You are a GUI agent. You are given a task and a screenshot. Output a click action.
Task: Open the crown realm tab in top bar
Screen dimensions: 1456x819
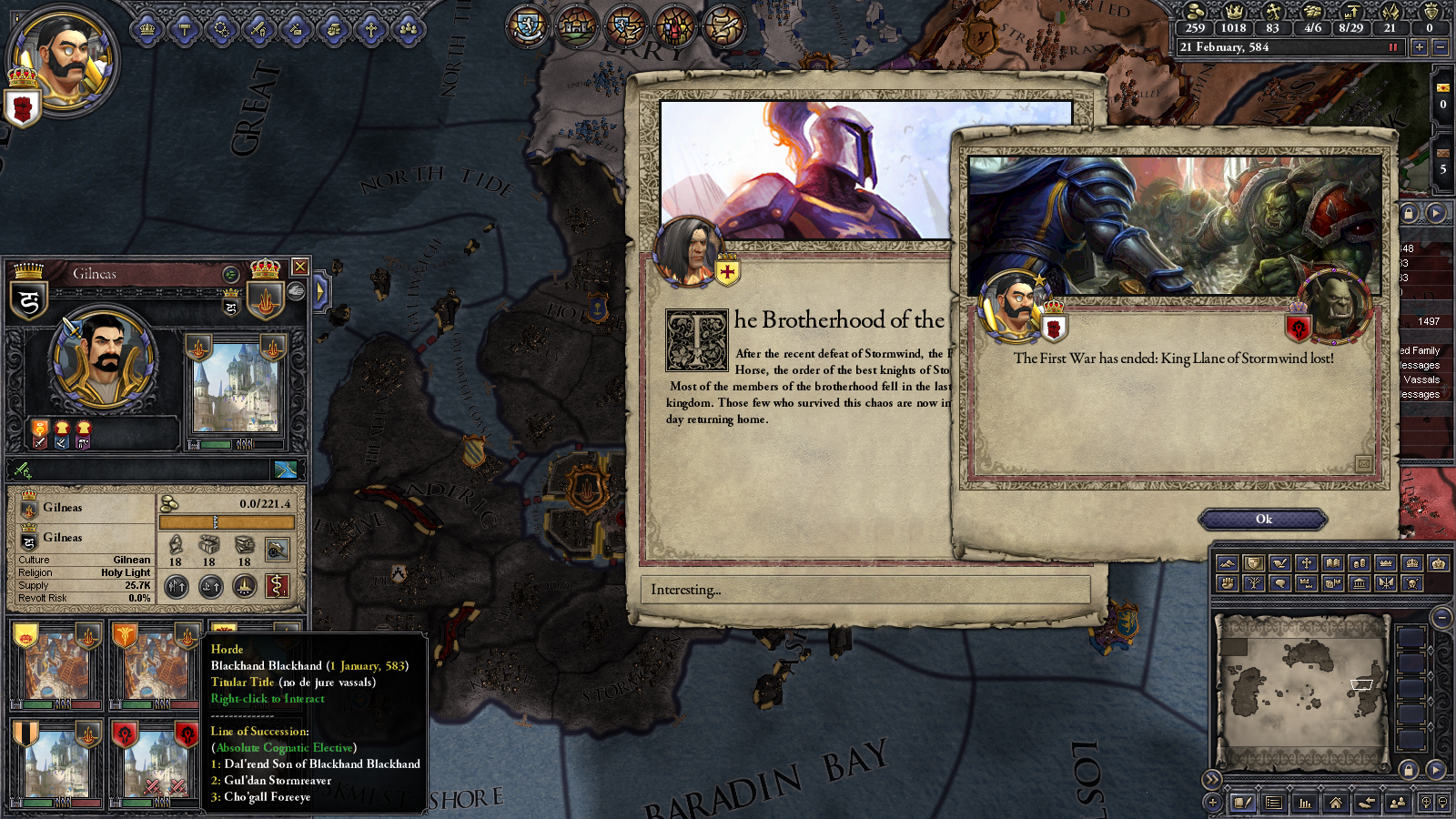click(x=147, y=30)
